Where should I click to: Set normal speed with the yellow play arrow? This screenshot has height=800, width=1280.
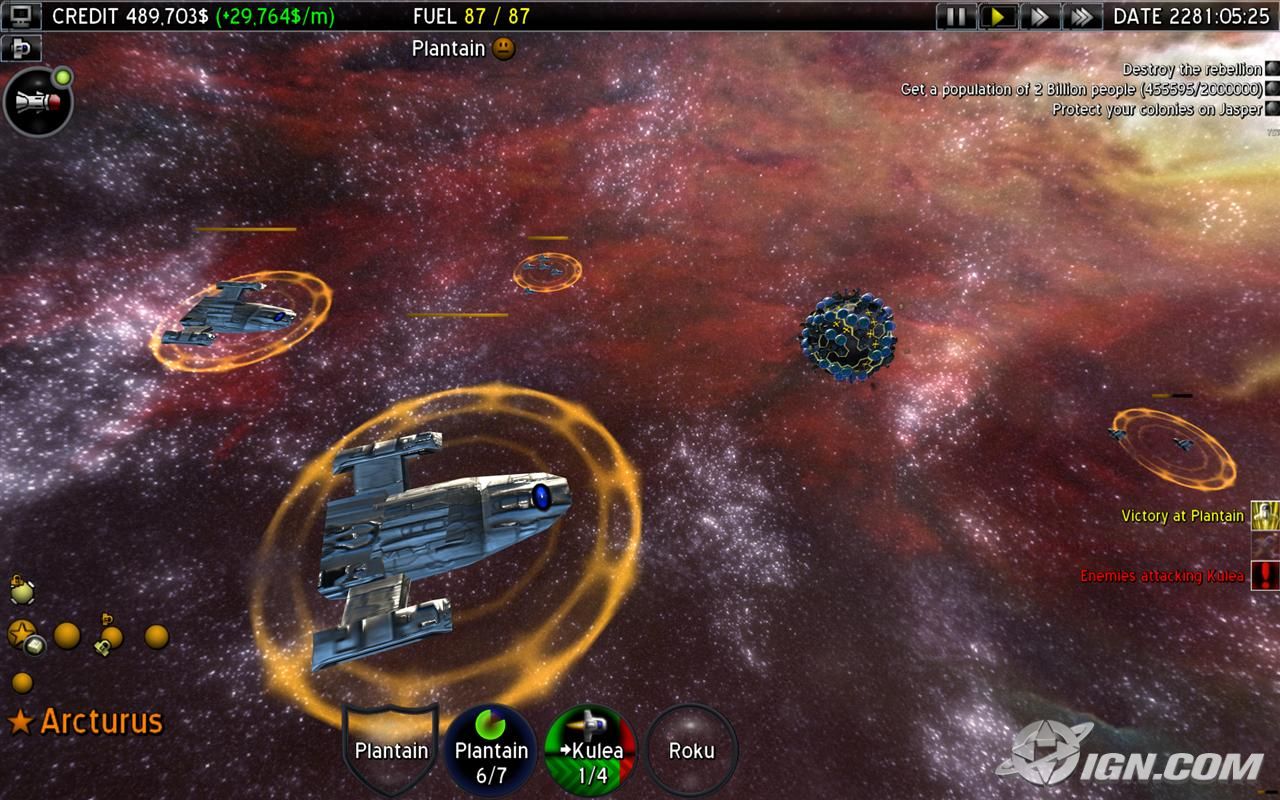(998, 16)
